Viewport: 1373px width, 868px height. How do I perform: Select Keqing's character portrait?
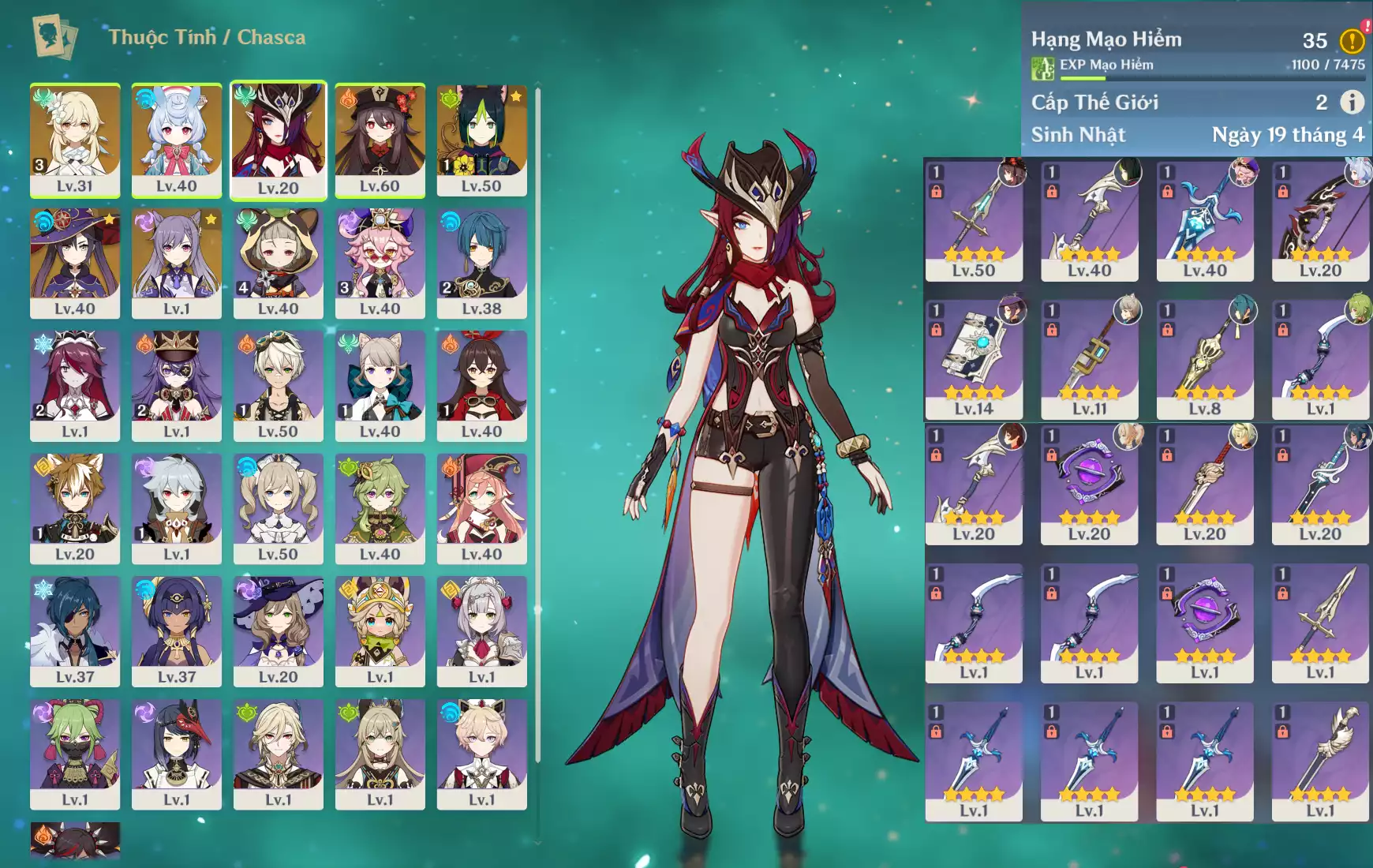pyautogui.click(x=176, y=263)
